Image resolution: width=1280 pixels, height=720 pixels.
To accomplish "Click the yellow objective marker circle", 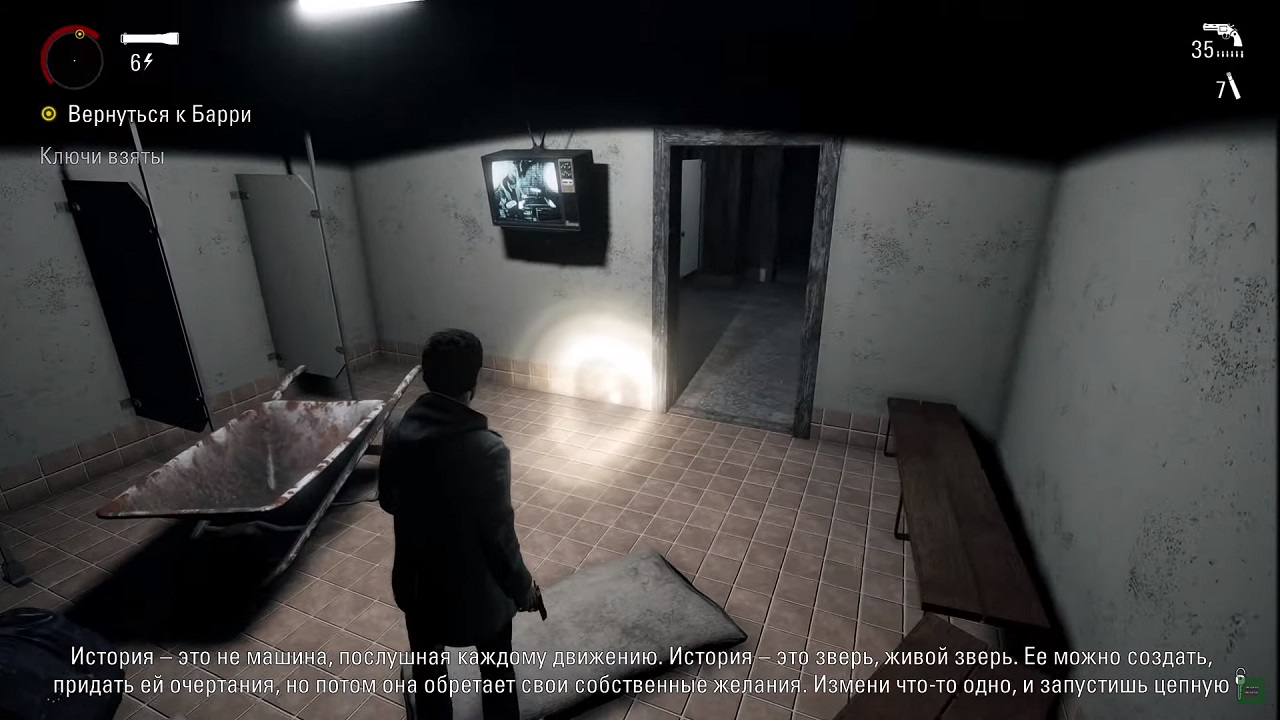I will pyautogui.click(x=48, y=114).
